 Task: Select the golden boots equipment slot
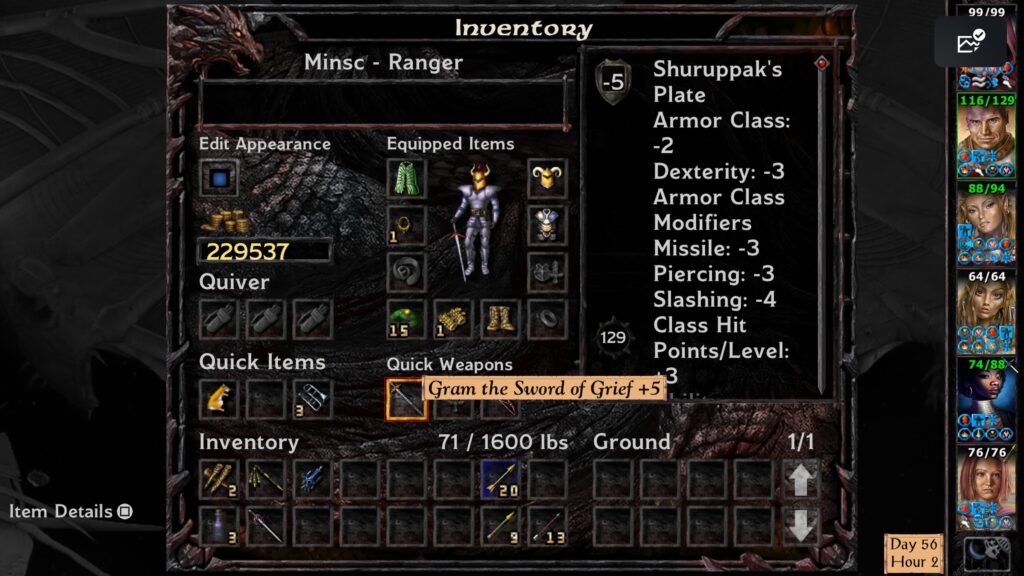pyautogui.click(x=500, y=319)
